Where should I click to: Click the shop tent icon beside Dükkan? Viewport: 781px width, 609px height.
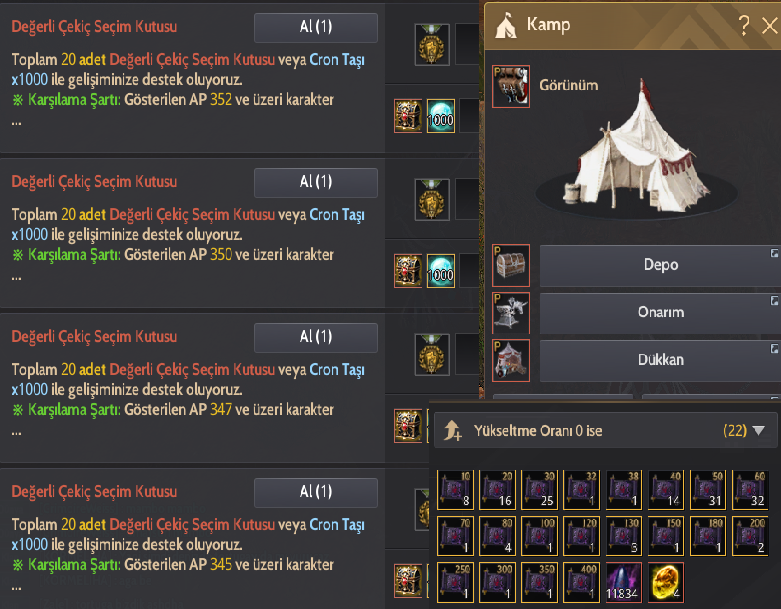pyautogui.click(x=511, y=360)
